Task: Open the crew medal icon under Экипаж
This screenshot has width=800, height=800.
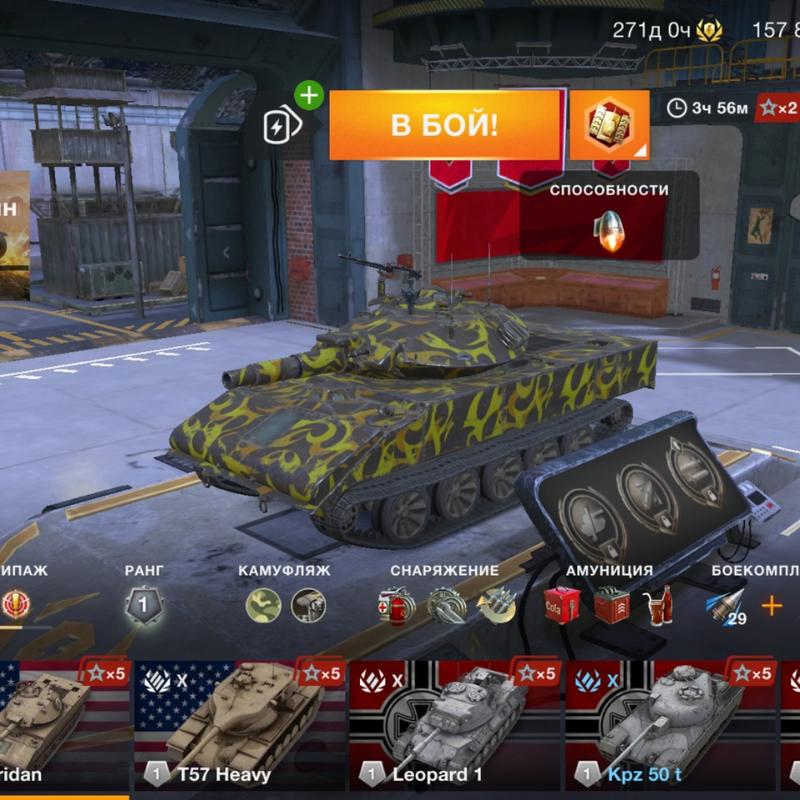Action: [x=16, y=604]
